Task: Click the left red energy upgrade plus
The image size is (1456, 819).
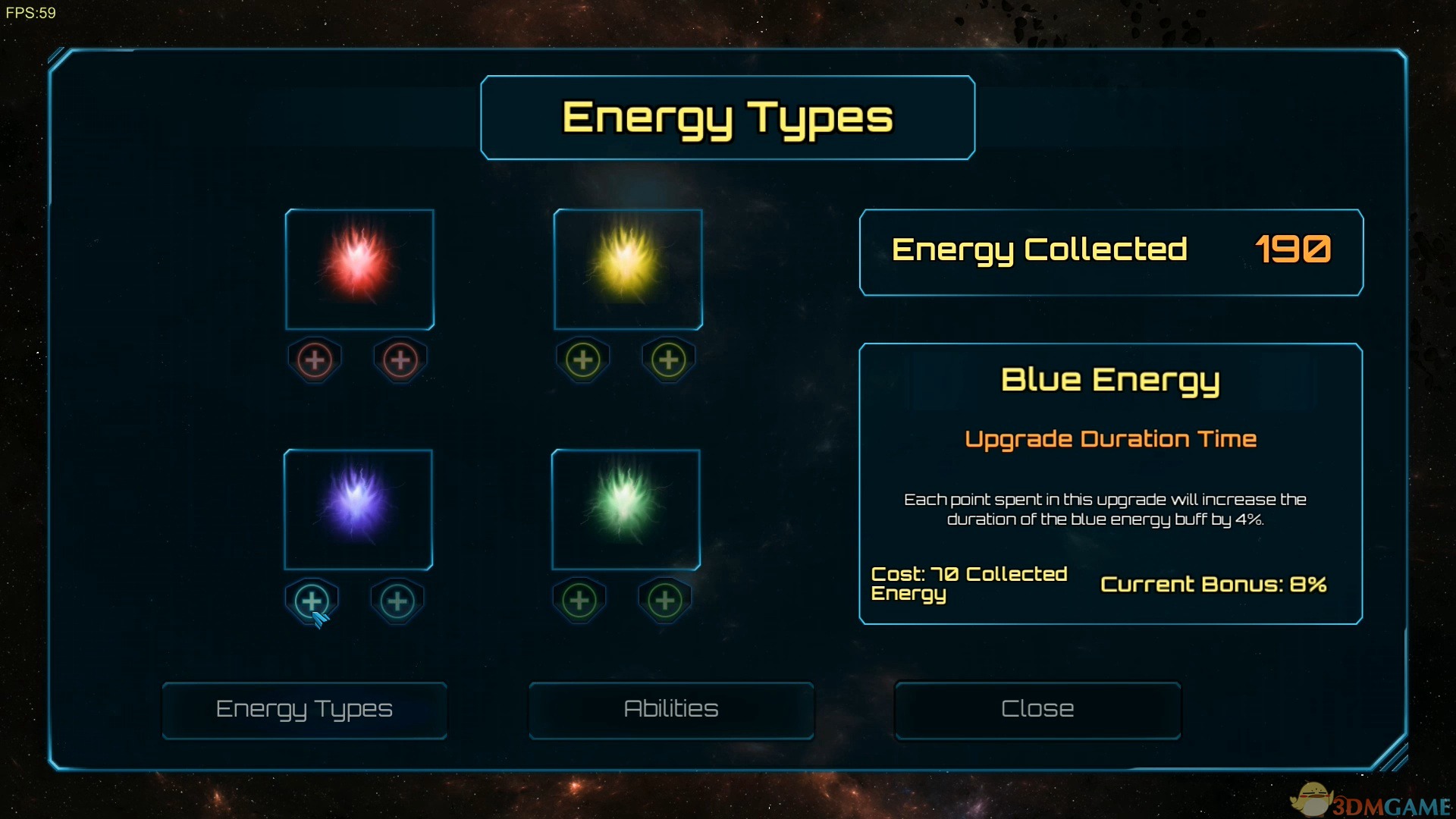Action: pyautogui.click(x=315, y=359)
